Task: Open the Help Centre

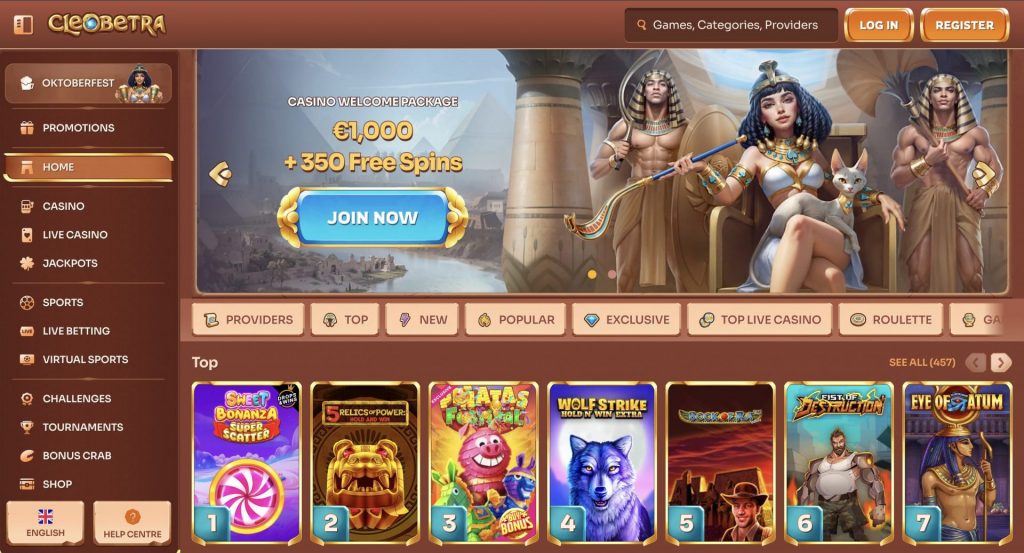Action: click(132, 523)
